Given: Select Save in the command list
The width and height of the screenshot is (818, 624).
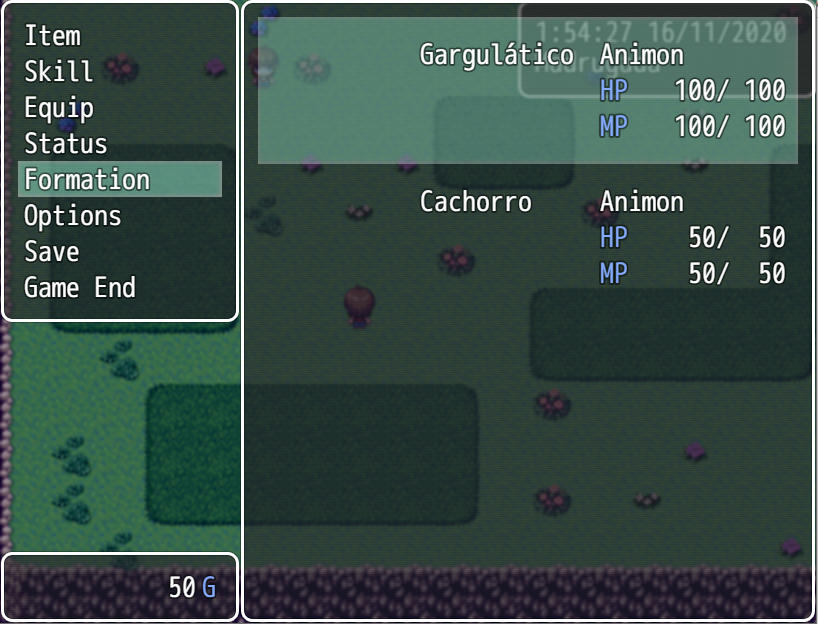Looking at the screenshot, I should 52,252.
